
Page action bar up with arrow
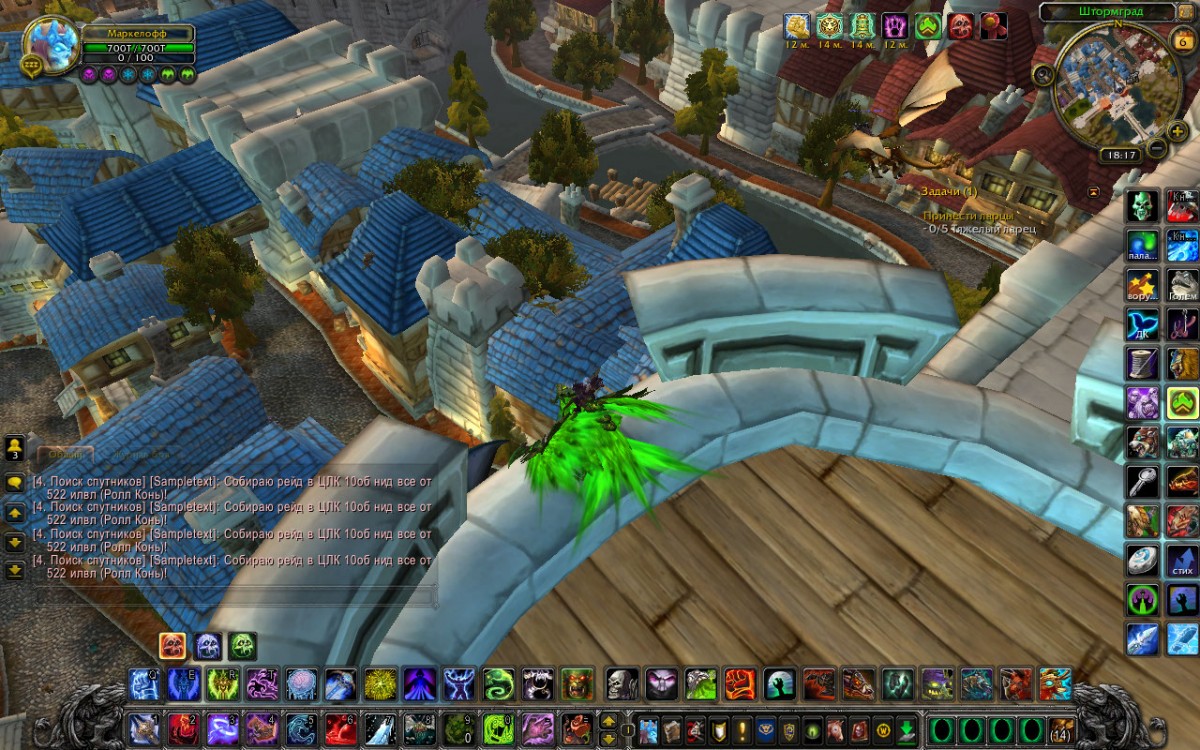pyautogui.click(x=608, y=719)
